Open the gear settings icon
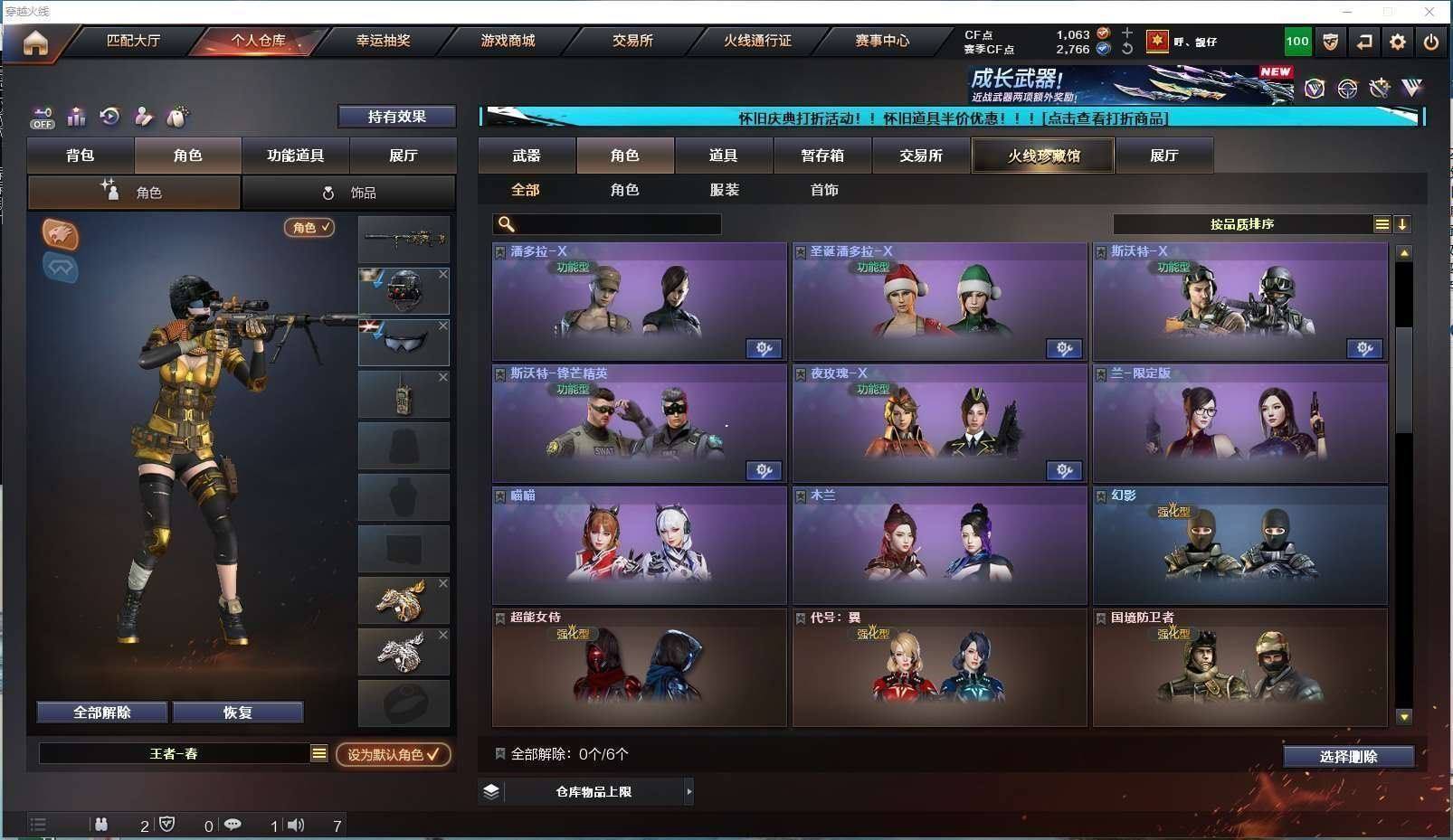Image resolution: width=1453 pixels, height=840 pixels. [x=1398, y=42]
